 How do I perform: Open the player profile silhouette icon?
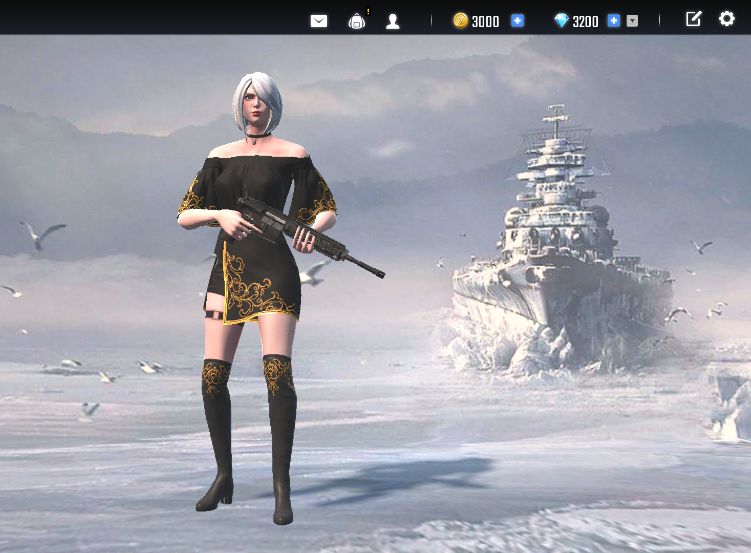click(393, 21)
